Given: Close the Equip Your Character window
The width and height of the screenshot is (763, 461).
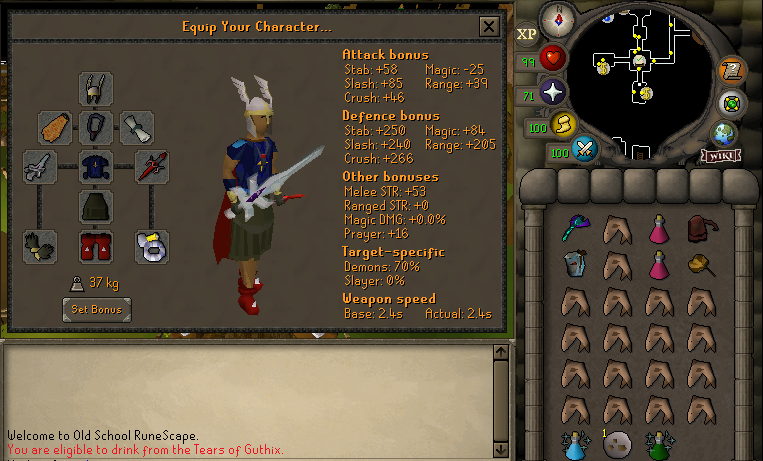Looking at the screenshot, I should (x=488, y=27).
